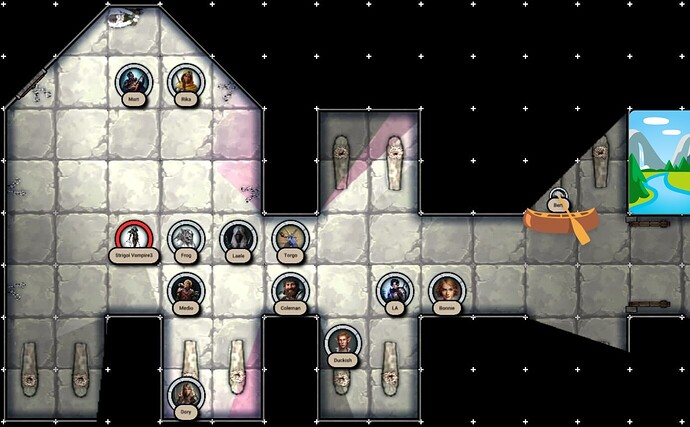
Task: Choose the Dory token
Action: pos(185,394)
